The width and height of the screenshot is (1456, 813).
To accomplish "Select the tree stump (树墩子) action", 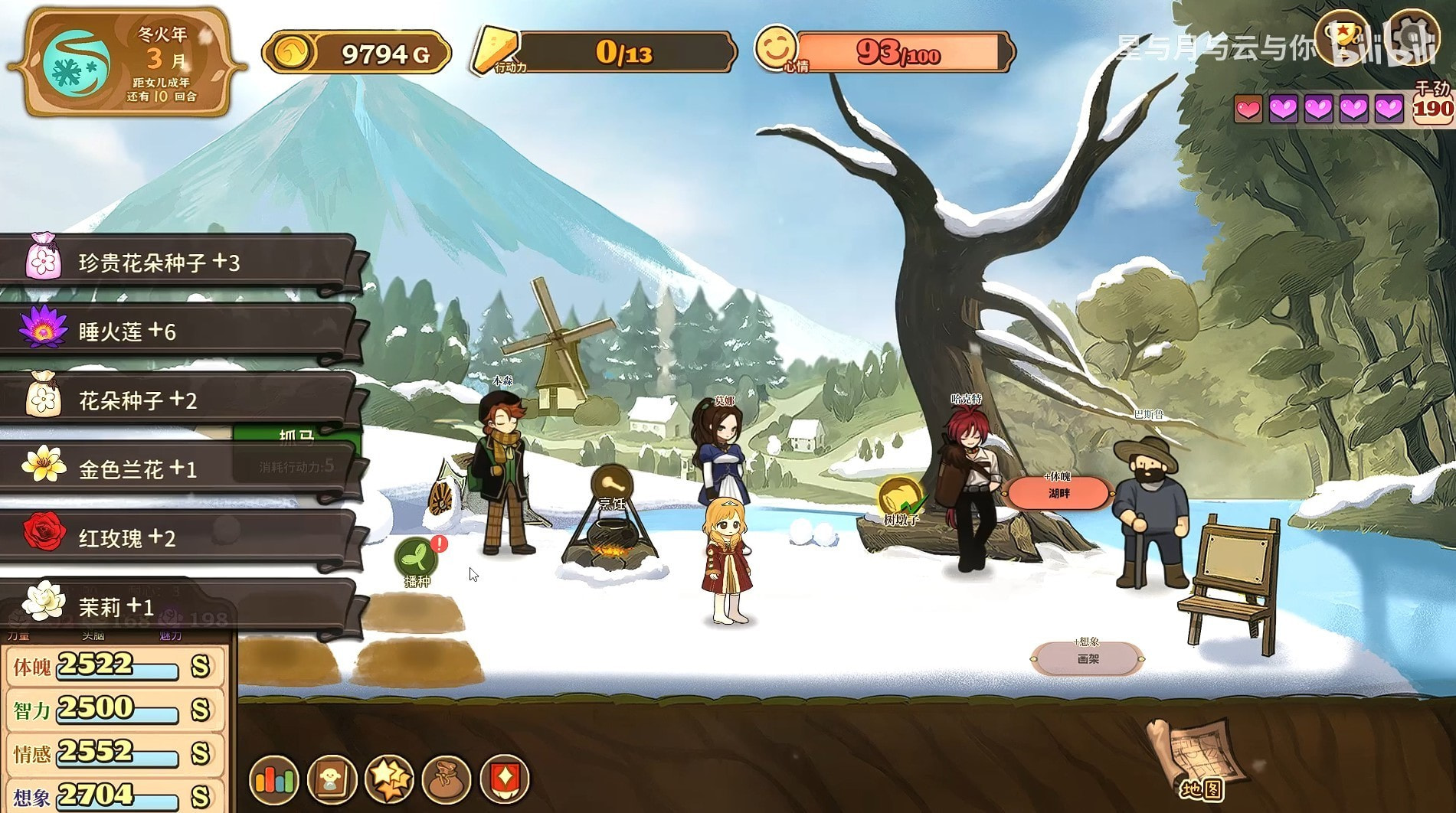I will (x=901, y=501).
